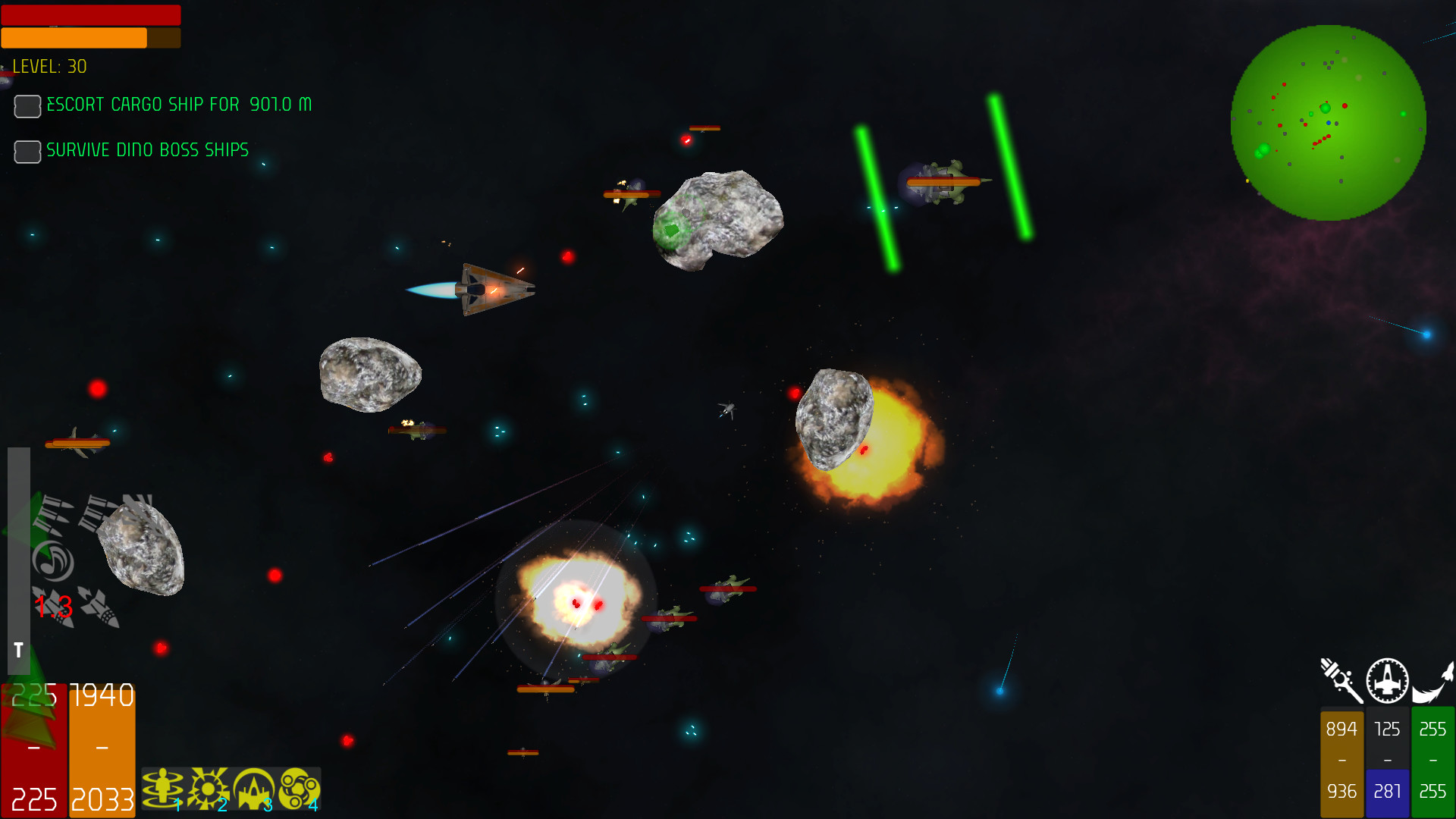Select the ship compass icon at bottom right
Image resolution: width=1456 pixels, height=819 pixels.
click(x=1386, y=681)
